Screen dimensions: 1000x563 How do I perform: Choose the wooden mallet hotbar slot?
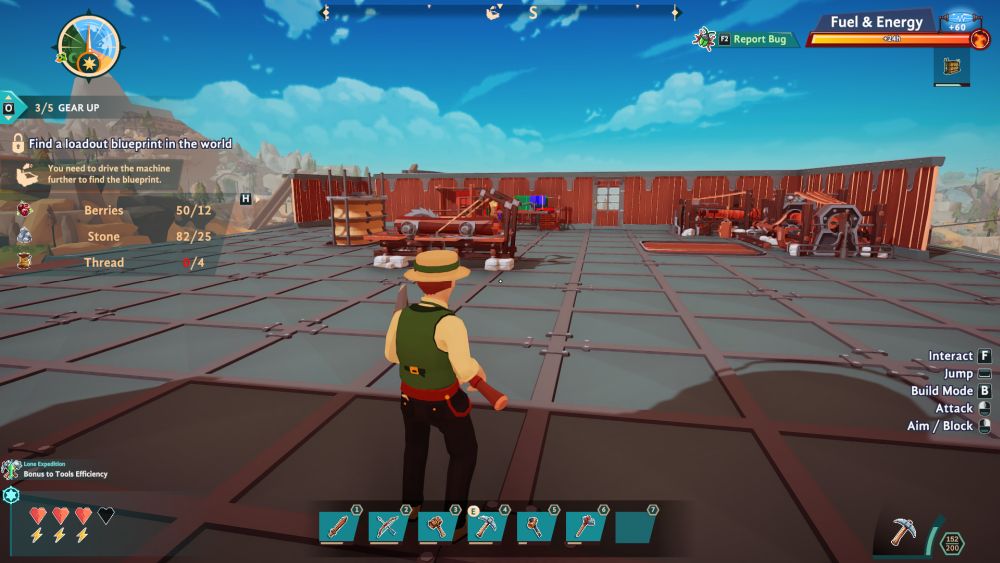tap(437, 526)
